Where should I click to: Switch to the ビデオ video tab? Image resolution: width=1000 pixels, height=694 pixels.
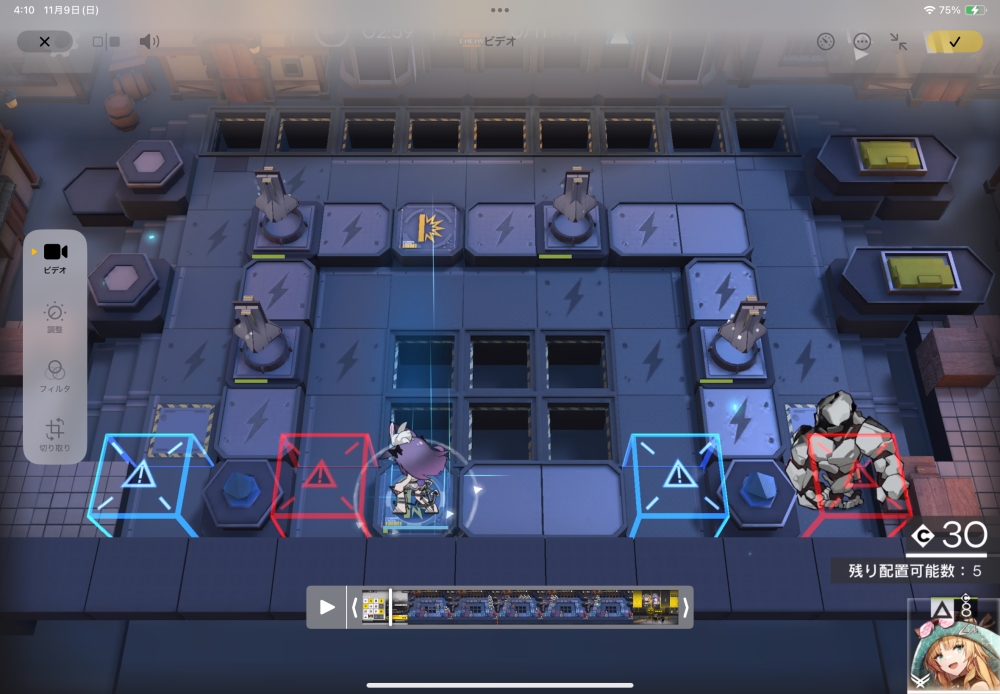click(x=55, y=257)
